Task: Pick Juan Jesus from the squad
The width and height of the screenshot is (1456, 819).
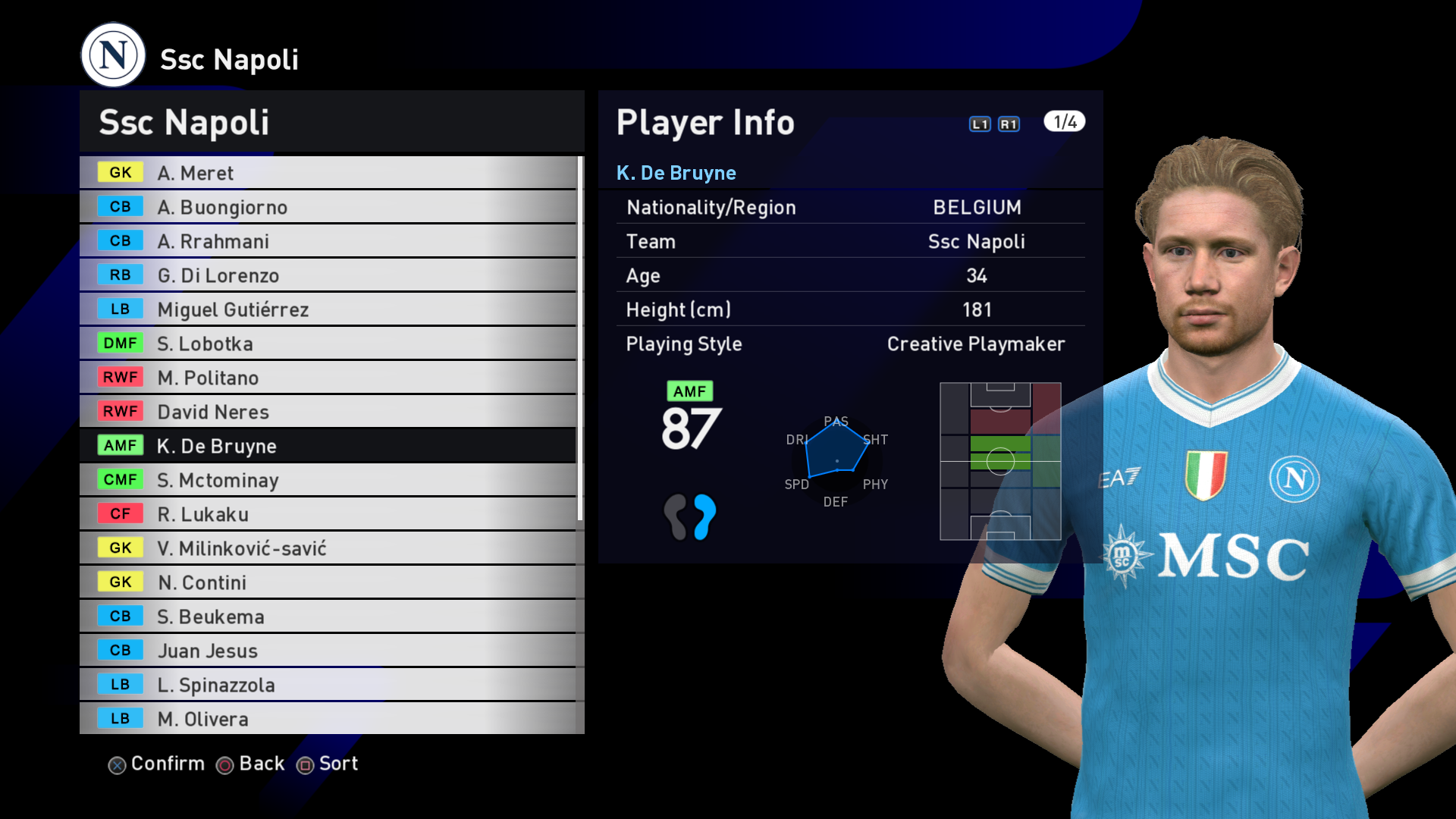Action: tap(328, 651)
